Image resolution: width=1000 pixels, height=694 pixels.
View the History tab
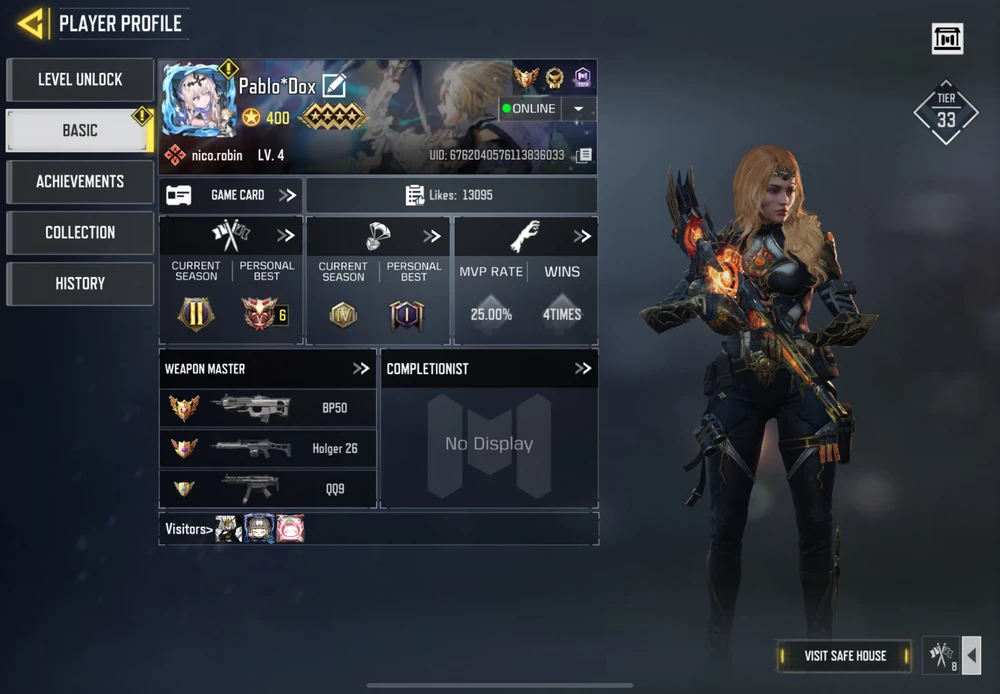click(80, 283)
